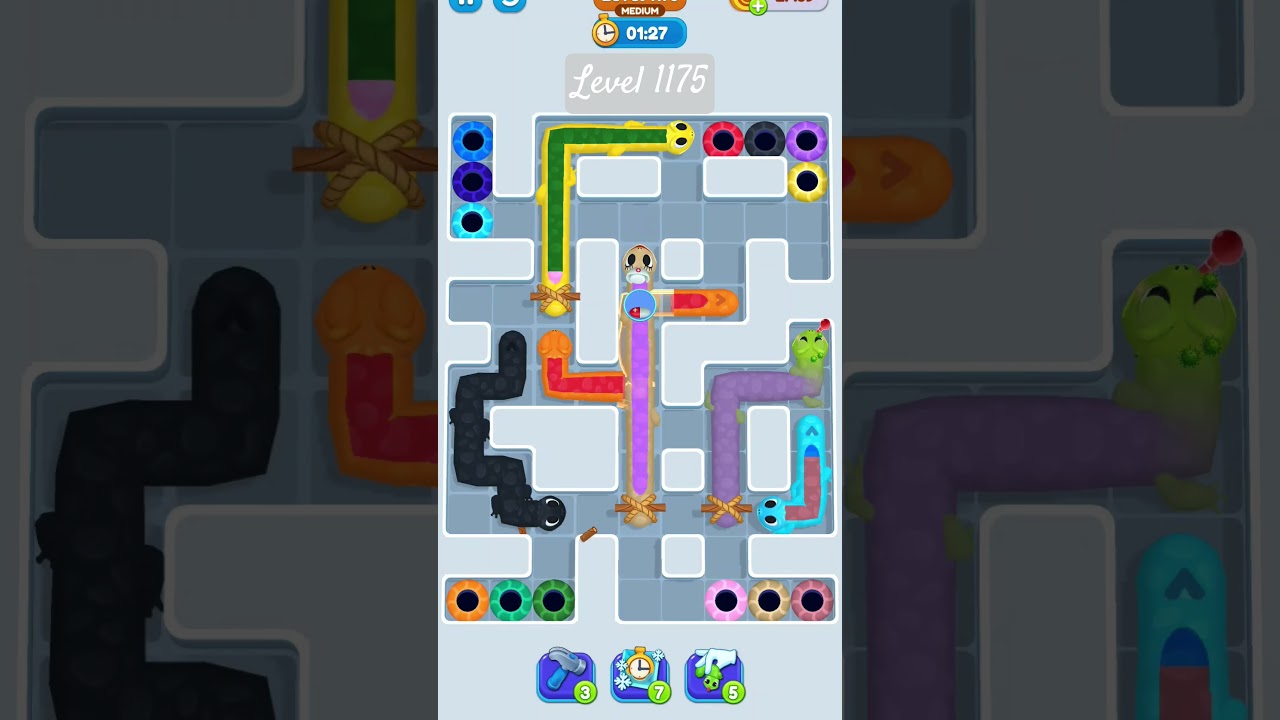The width and height of the screenshot is (1280, 720).
Task: Tap the stopwatch timer showing 01:27
Action: point(639,32)
